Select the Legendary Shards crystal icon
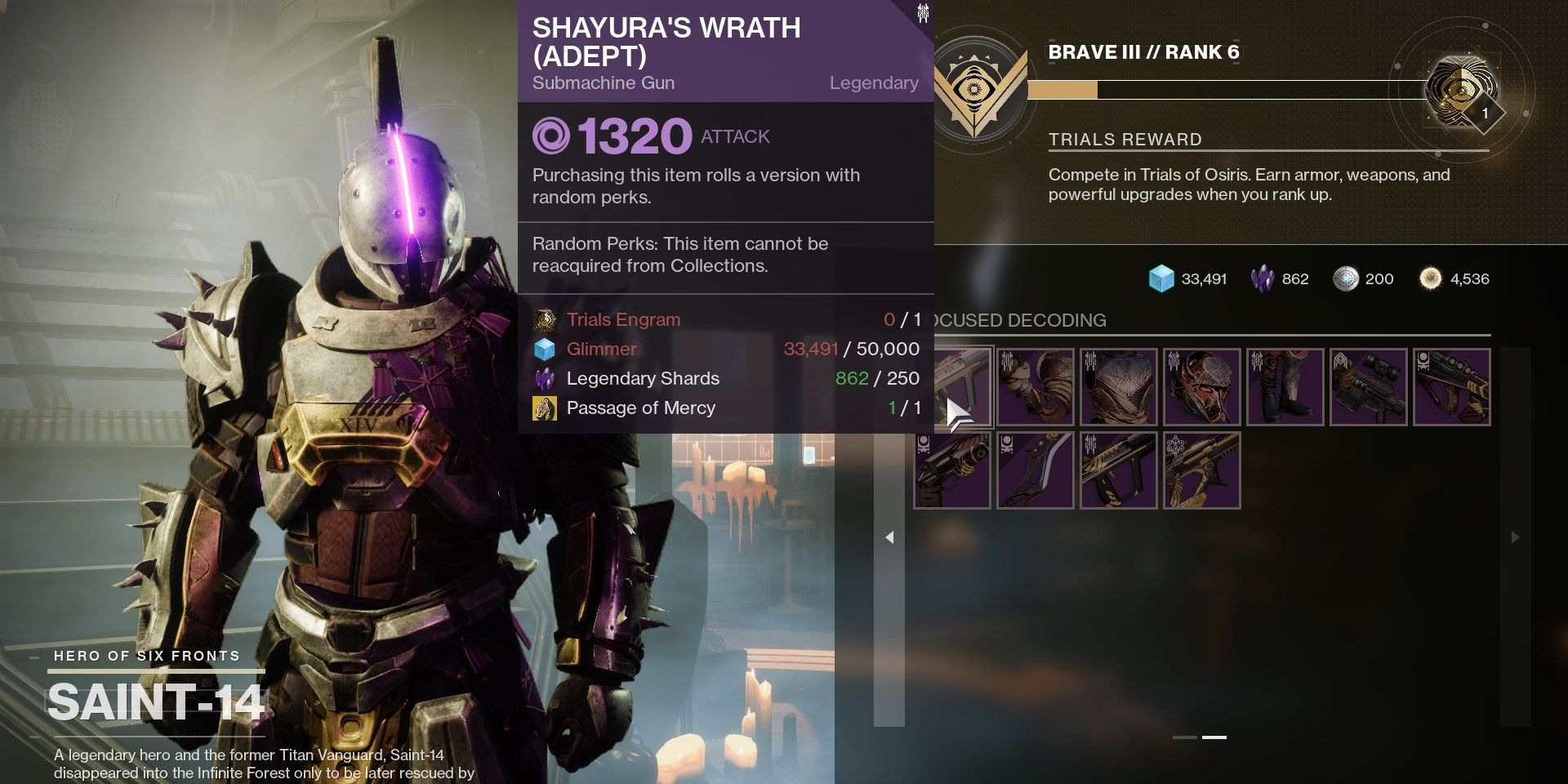This screenshot has height=784, width=1568. tap(1261, 278)
